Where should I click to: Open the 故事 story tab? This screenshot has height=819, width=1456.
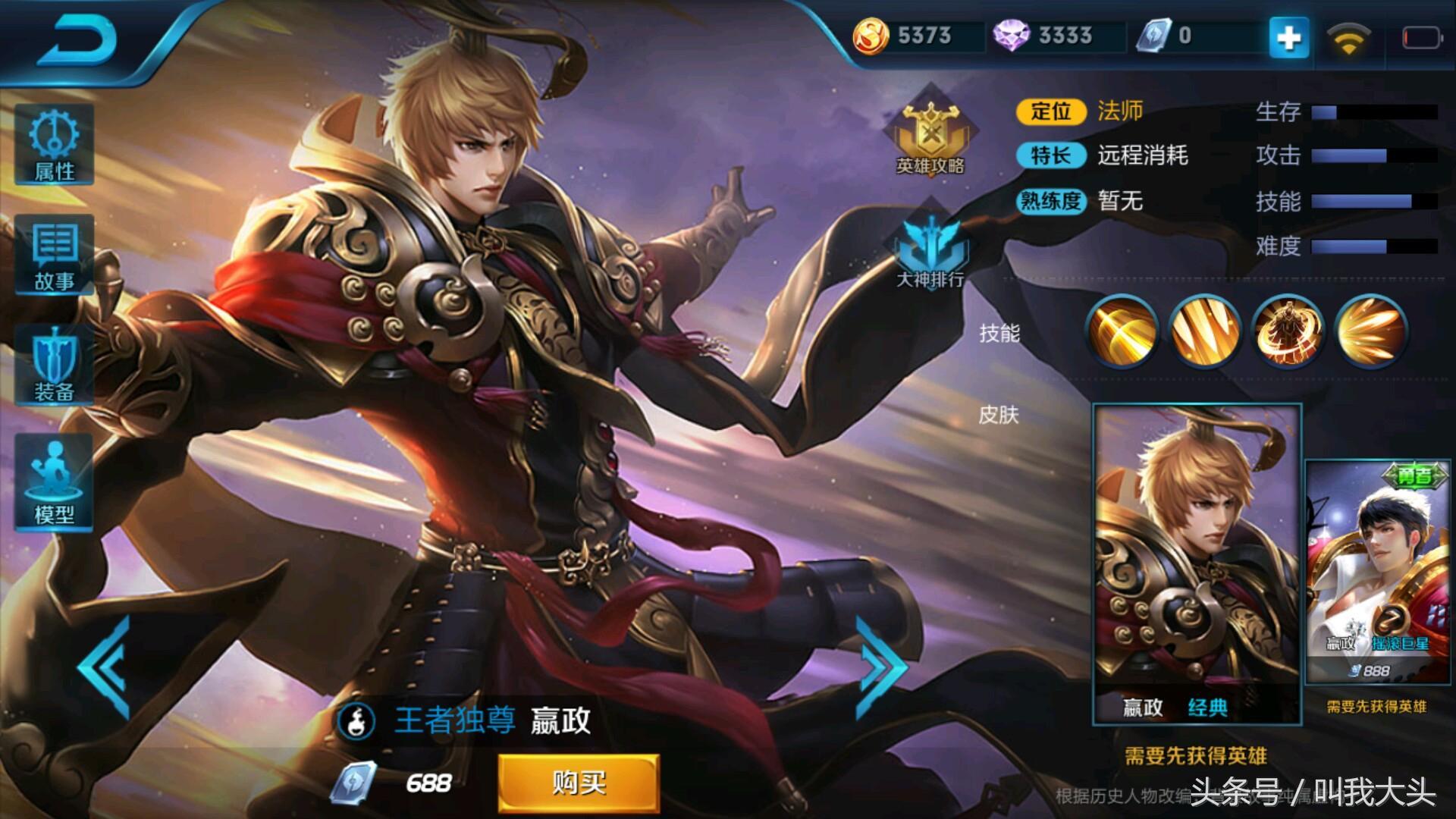[55, 256]
